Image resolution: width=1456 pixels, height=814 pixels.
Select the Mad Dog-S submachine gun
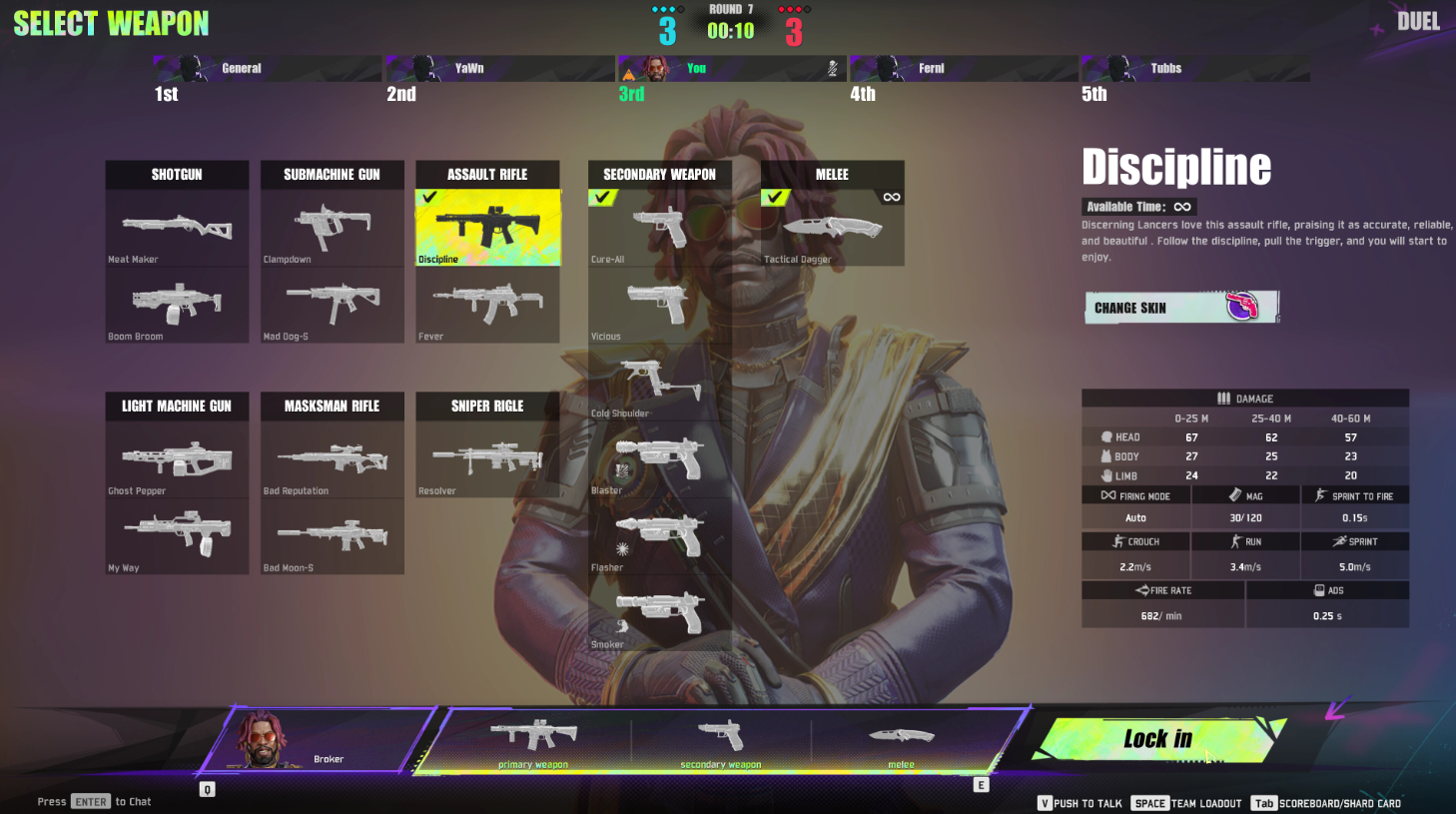(332, 305)
